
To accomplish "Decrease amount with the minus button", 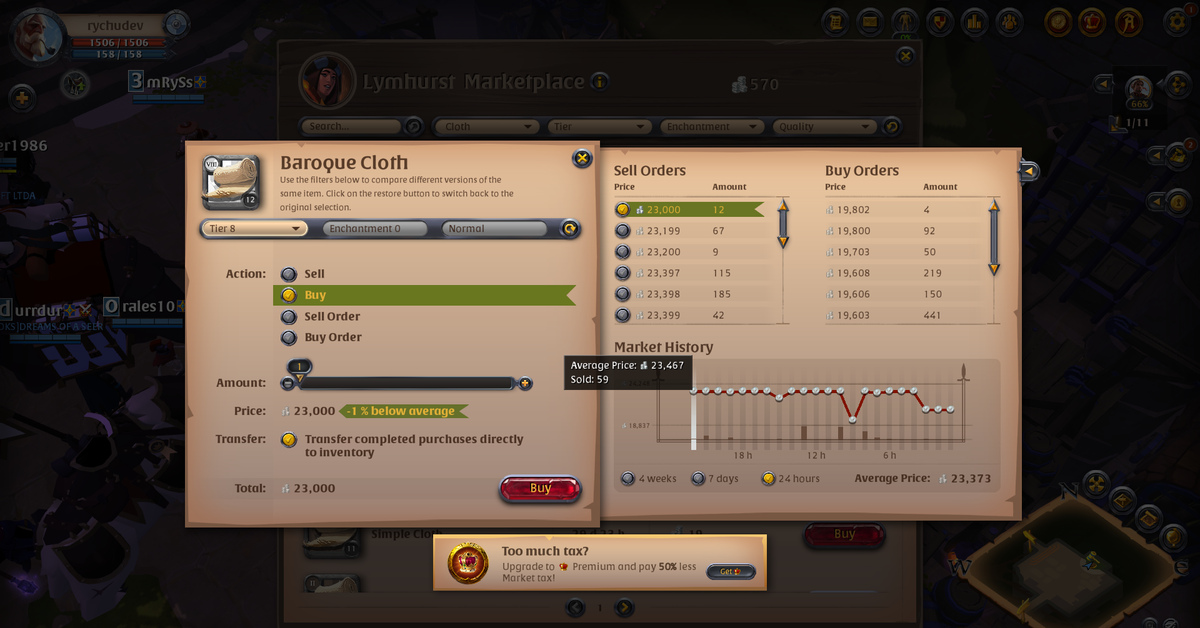I will point(288,384).
